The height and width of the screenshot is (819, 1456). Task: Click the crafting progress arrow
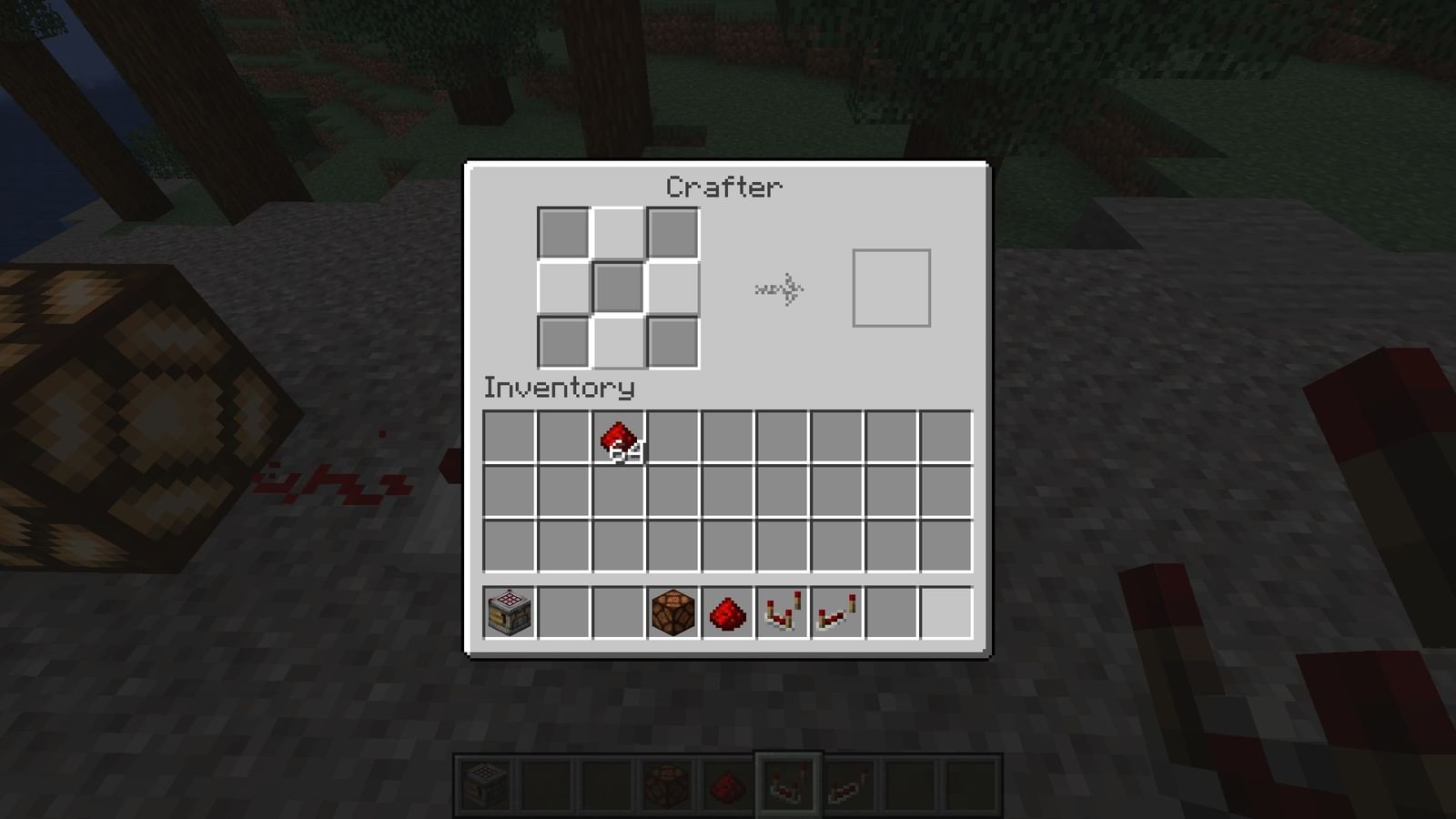(x=778, y=289)
